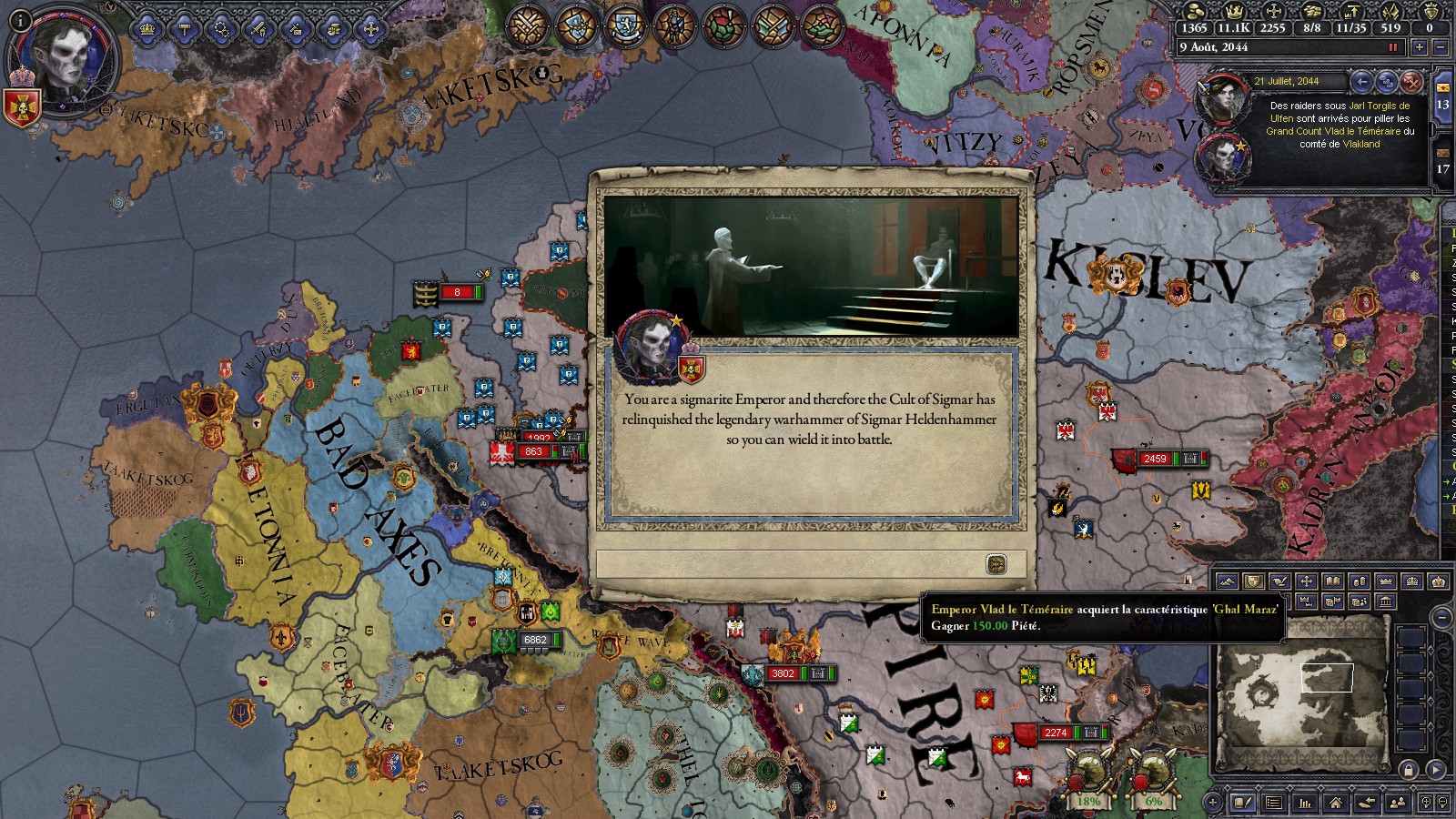1456x819 pixels.
Task: Open the cross religion tab
Action: [x=371, y=29]
